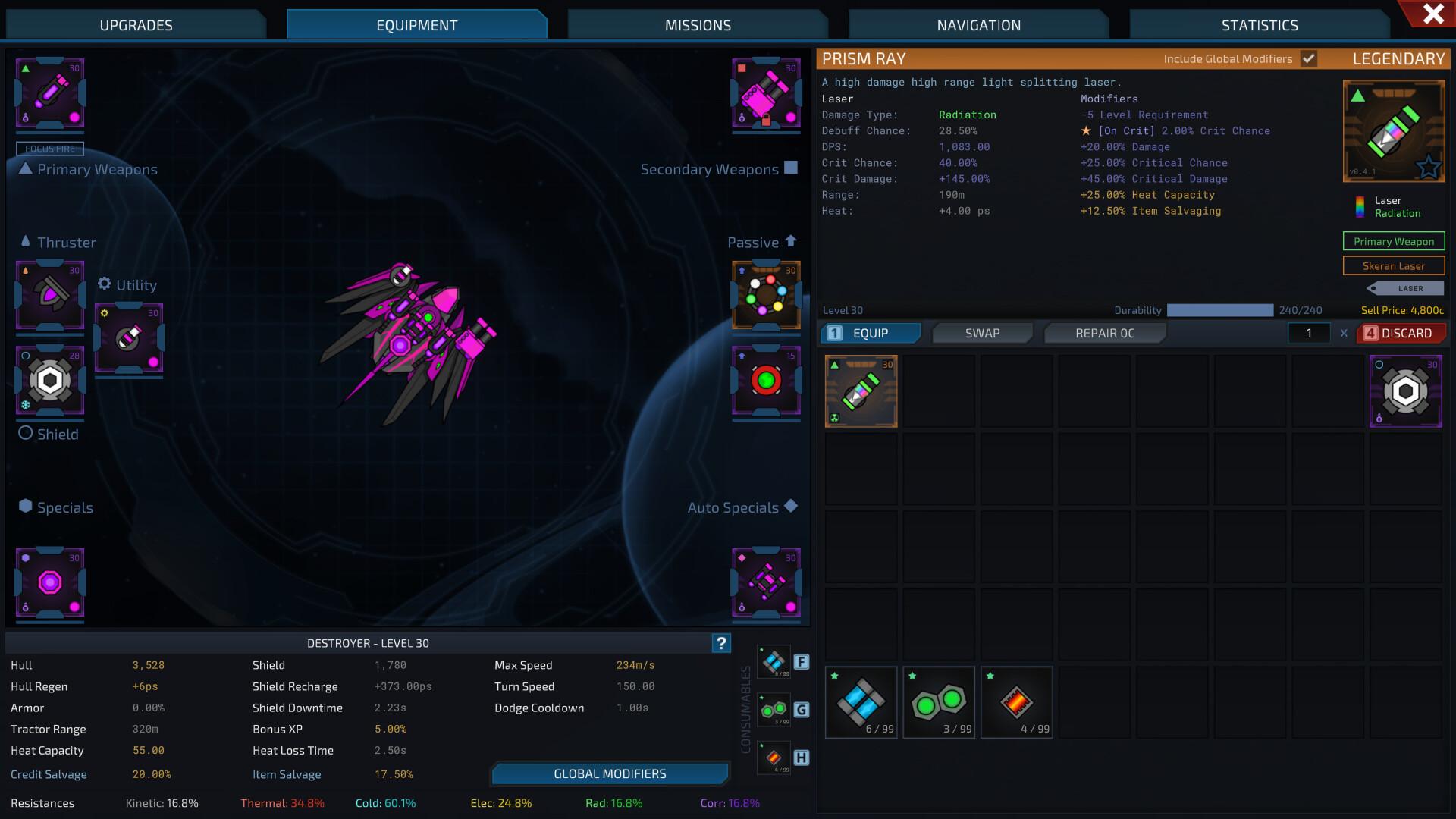Select the Auto Specials slot icon
Viewport: 1456px width, 819px height.
(x=766, y=582)
